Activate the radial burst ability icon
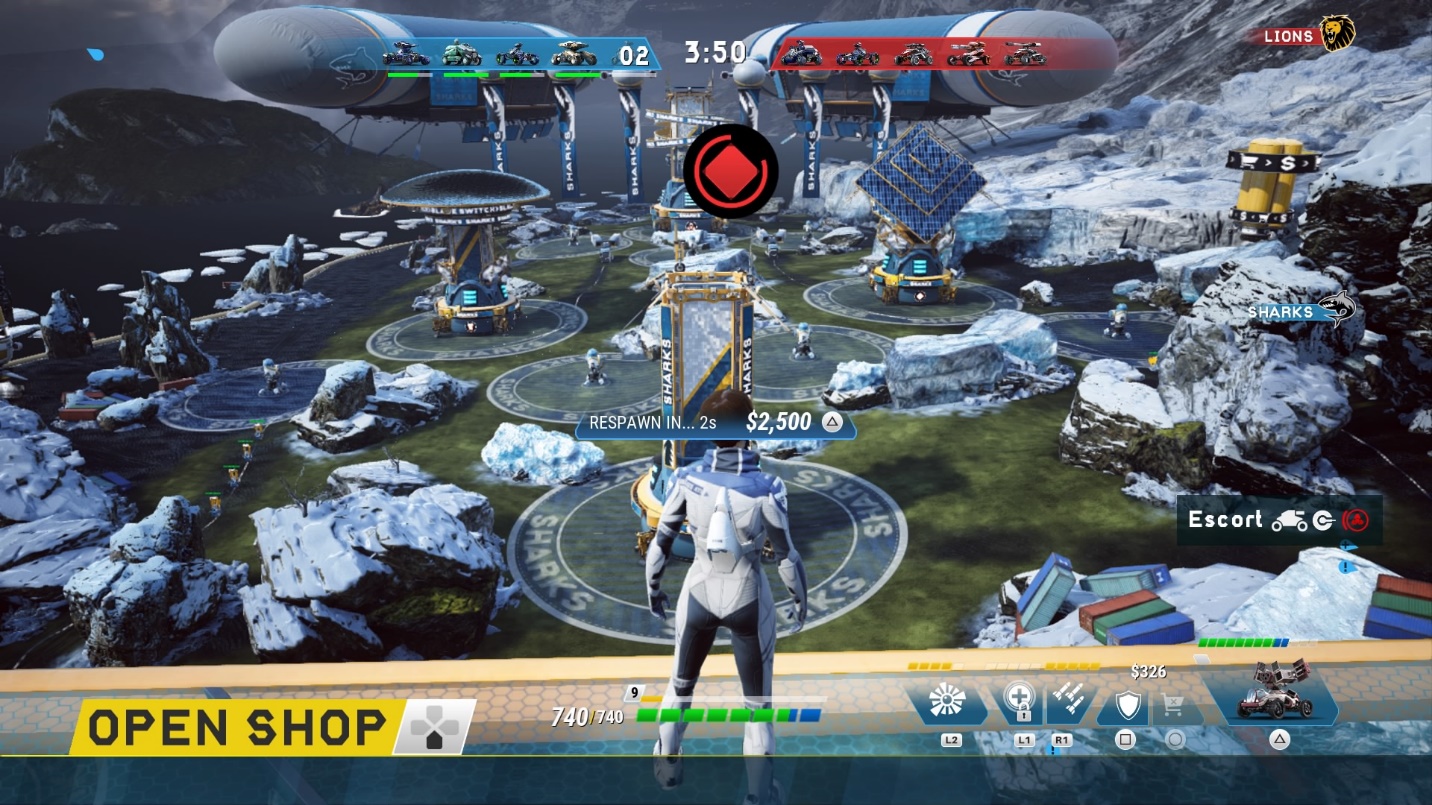The height and width of the screenshot is (805, 1432). 946,703
